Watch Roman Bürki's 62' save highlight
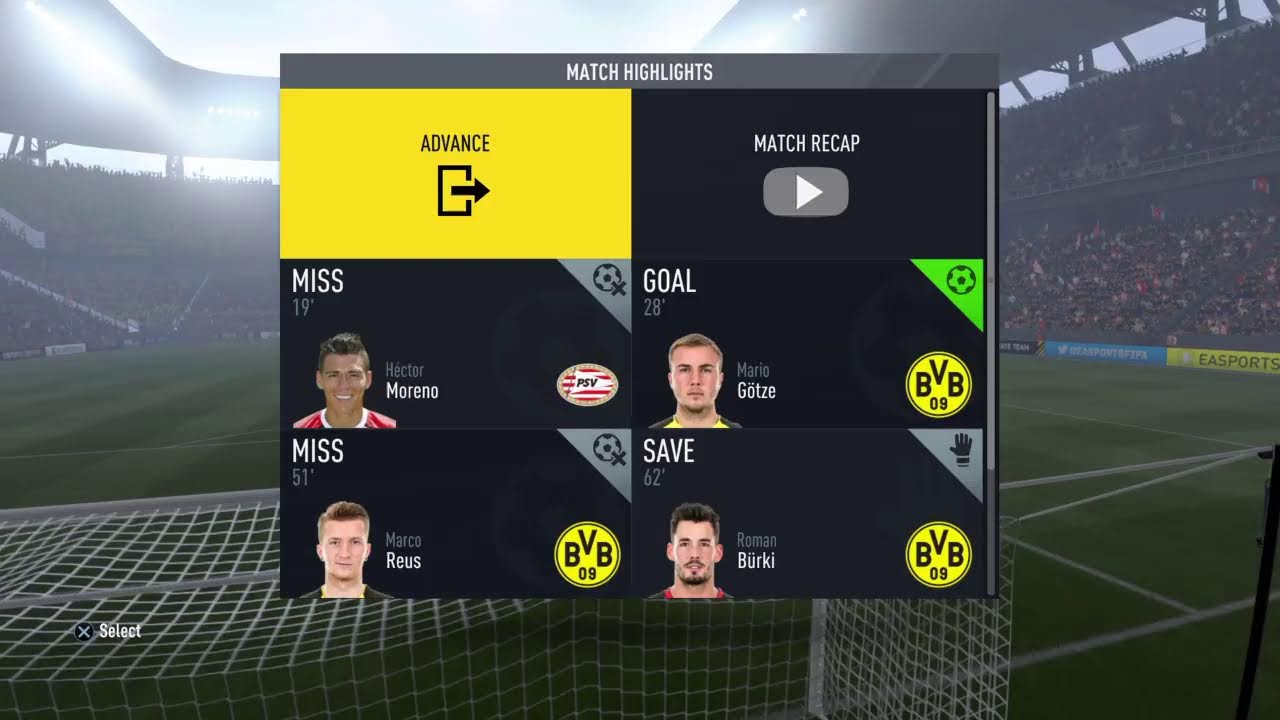This screenshot has width=1280, height=720. [x=807, y=514]
